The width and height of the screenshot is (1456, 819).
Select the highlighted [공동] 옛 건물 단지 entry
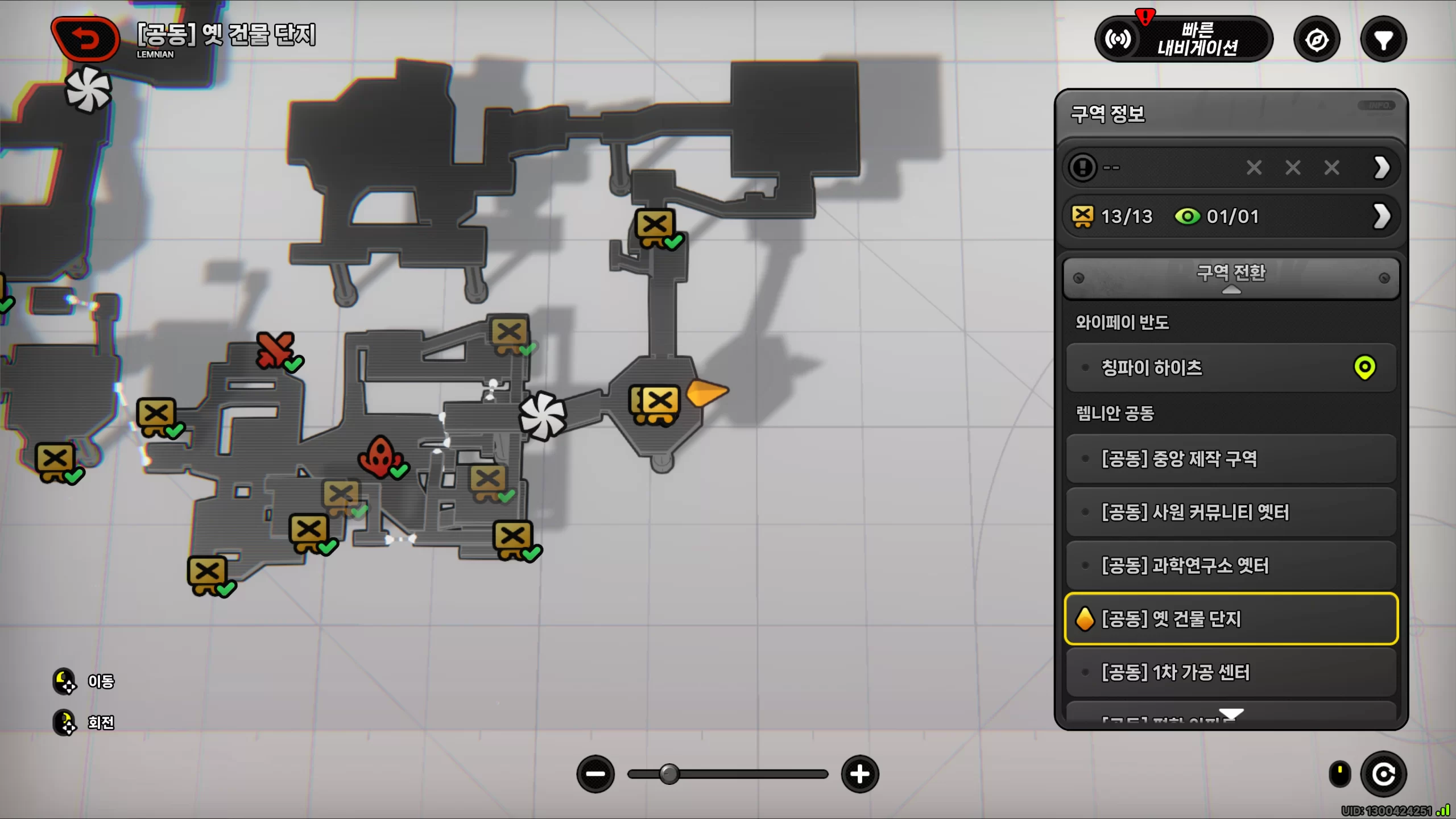1231,619
